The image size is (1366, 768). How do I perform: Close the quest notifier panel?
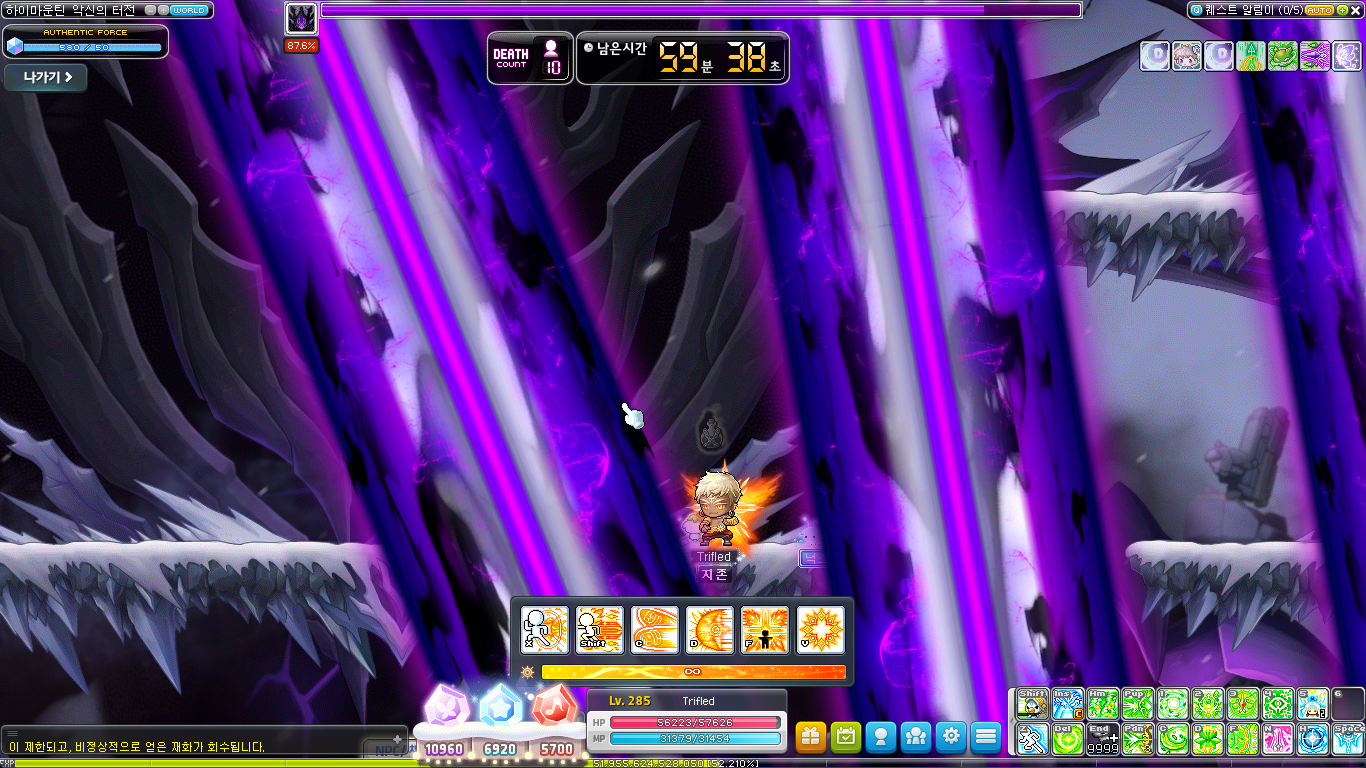click(x=1357, y=10)
